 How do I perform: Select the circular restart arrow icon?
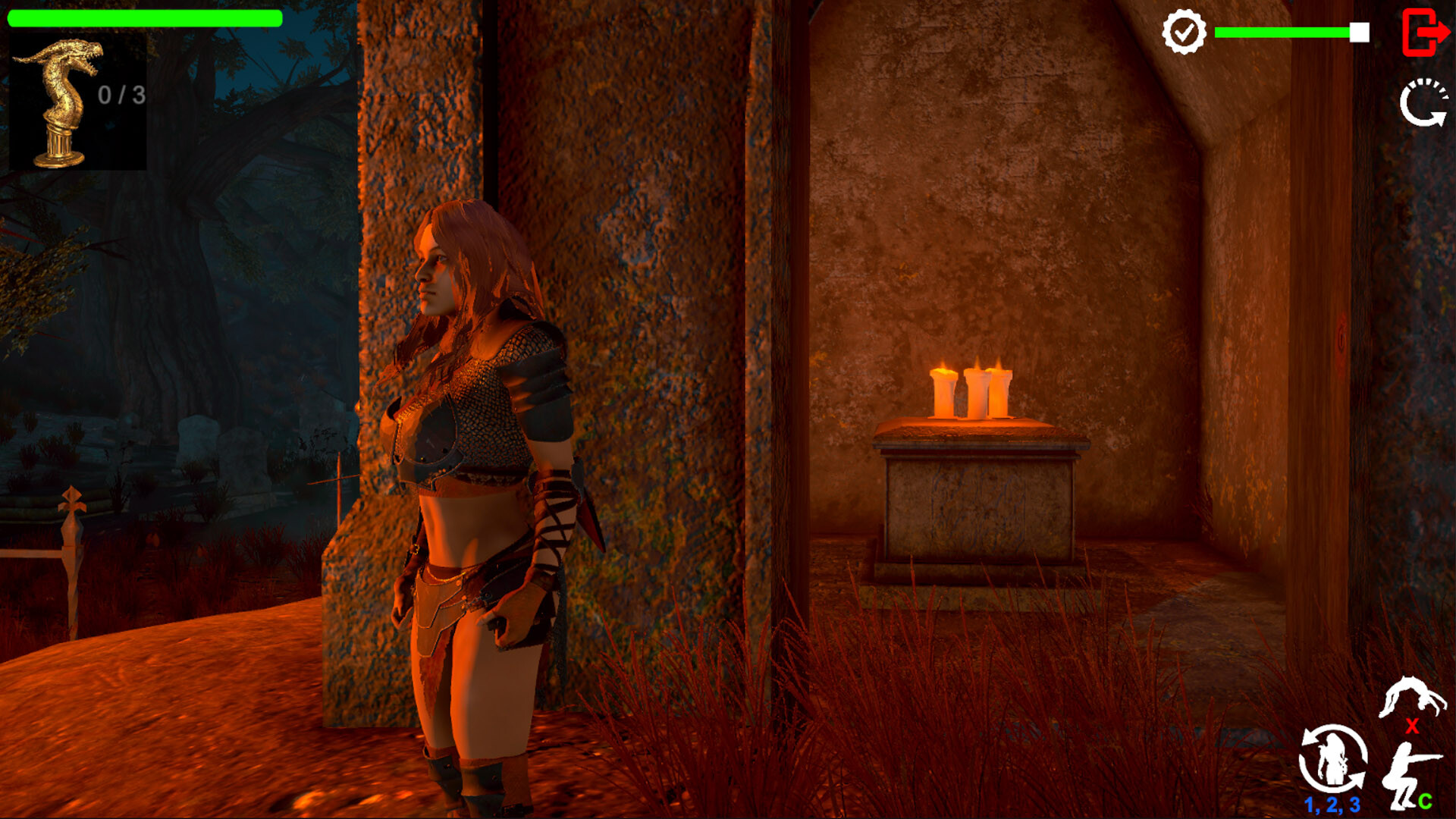[x=1423, y=102]
